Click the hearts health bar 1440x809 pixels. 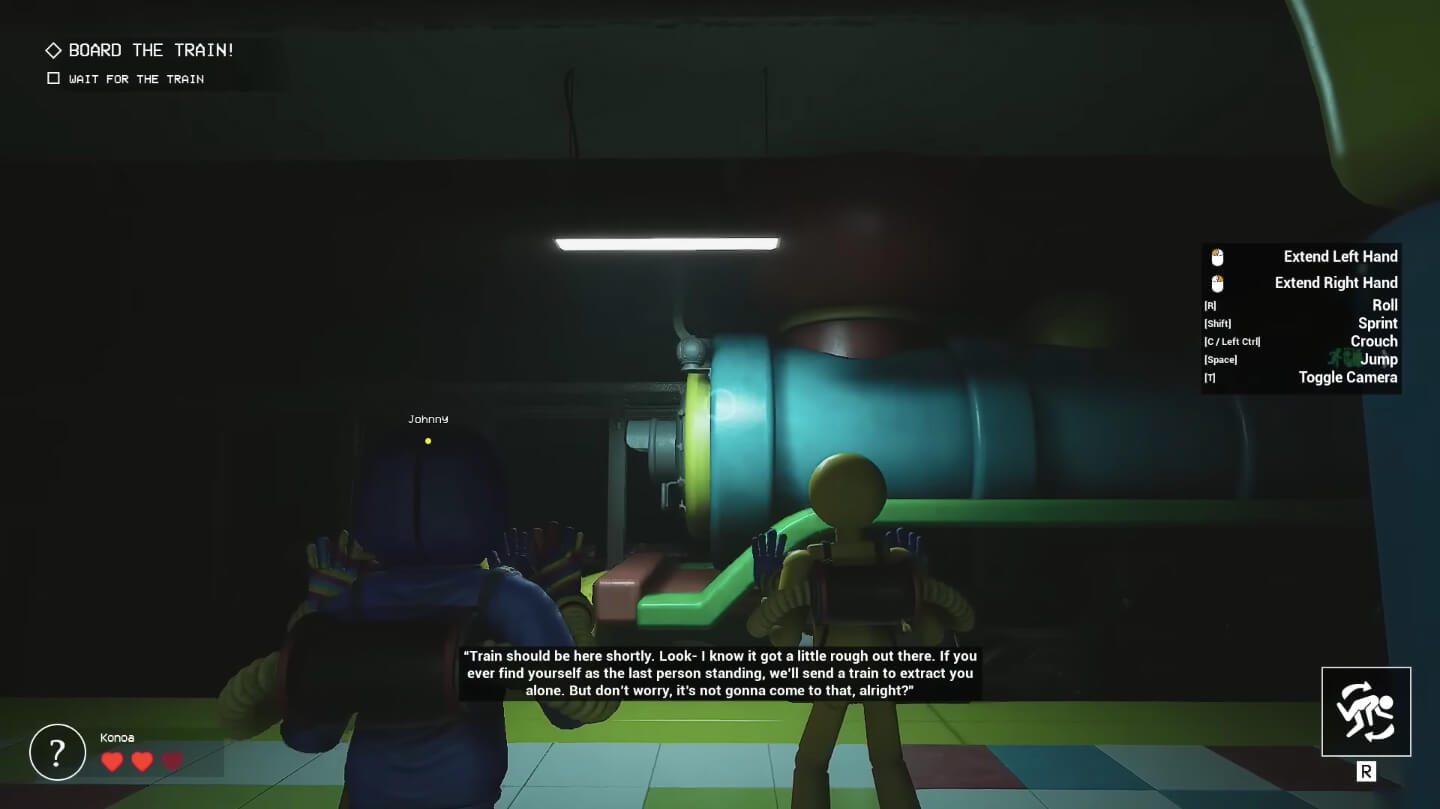click(142, 761)
